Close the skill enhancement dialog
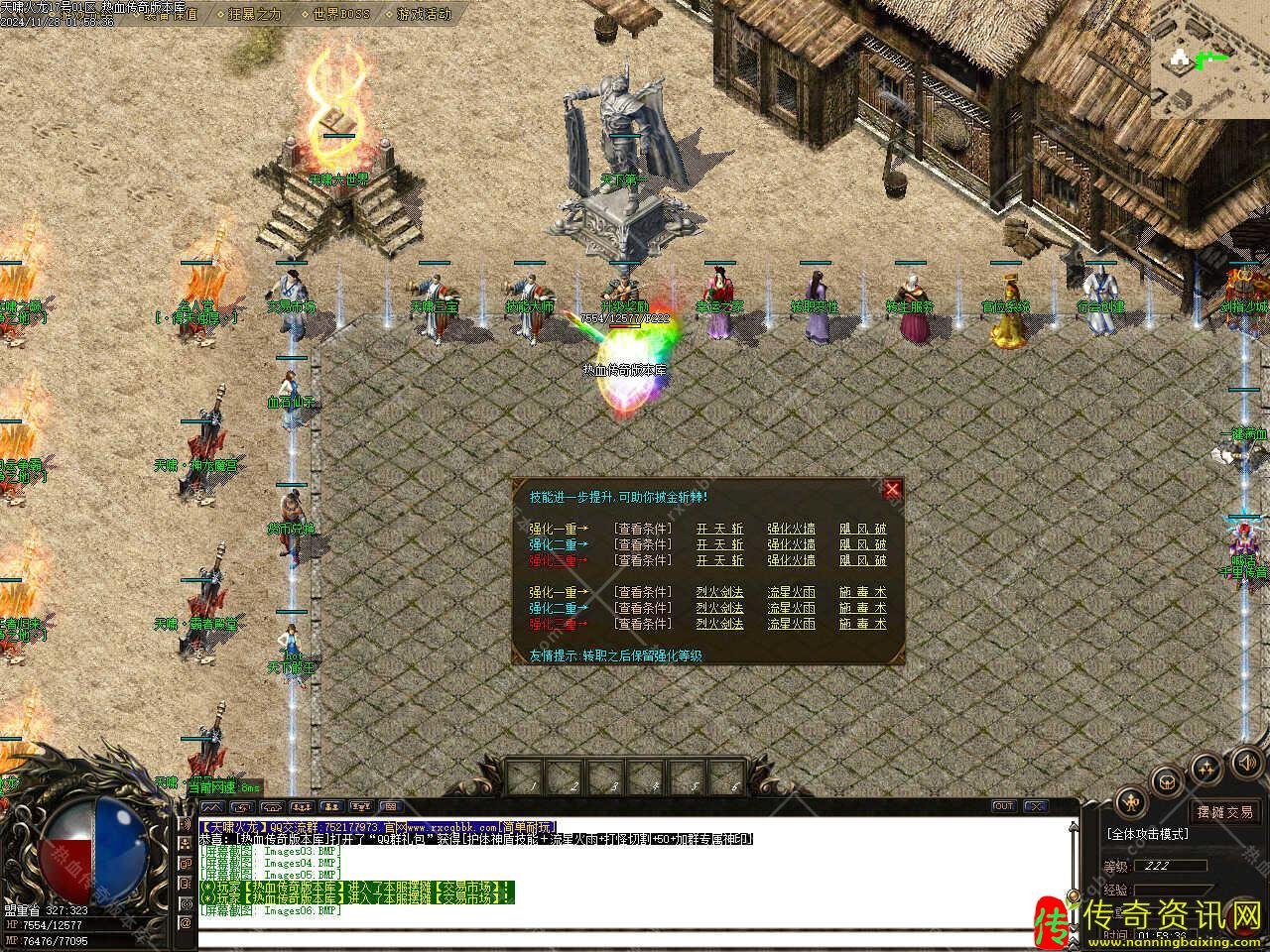 (892, 489)
